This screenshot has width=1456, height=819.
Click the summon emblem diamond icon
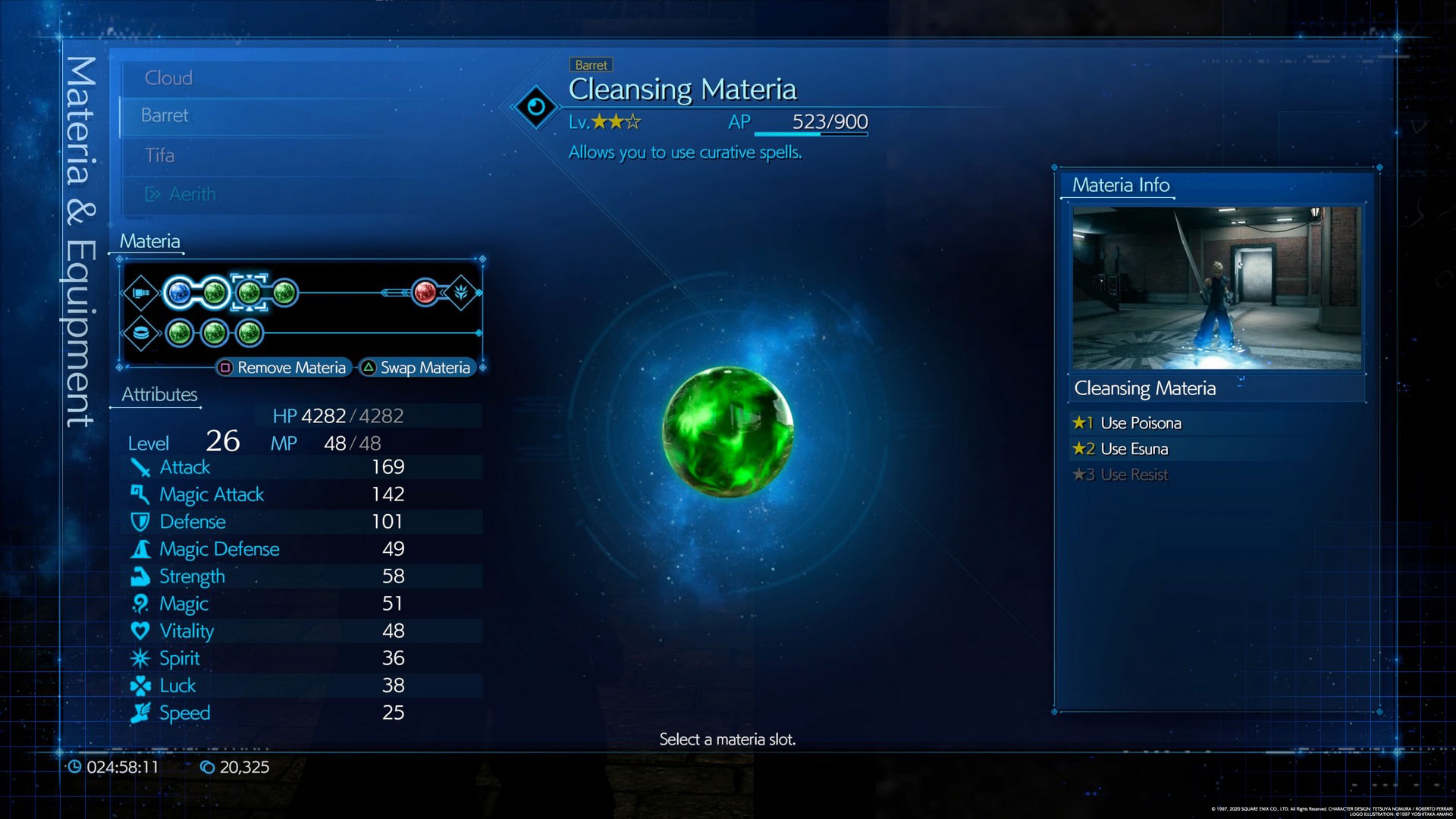(461, 292)
